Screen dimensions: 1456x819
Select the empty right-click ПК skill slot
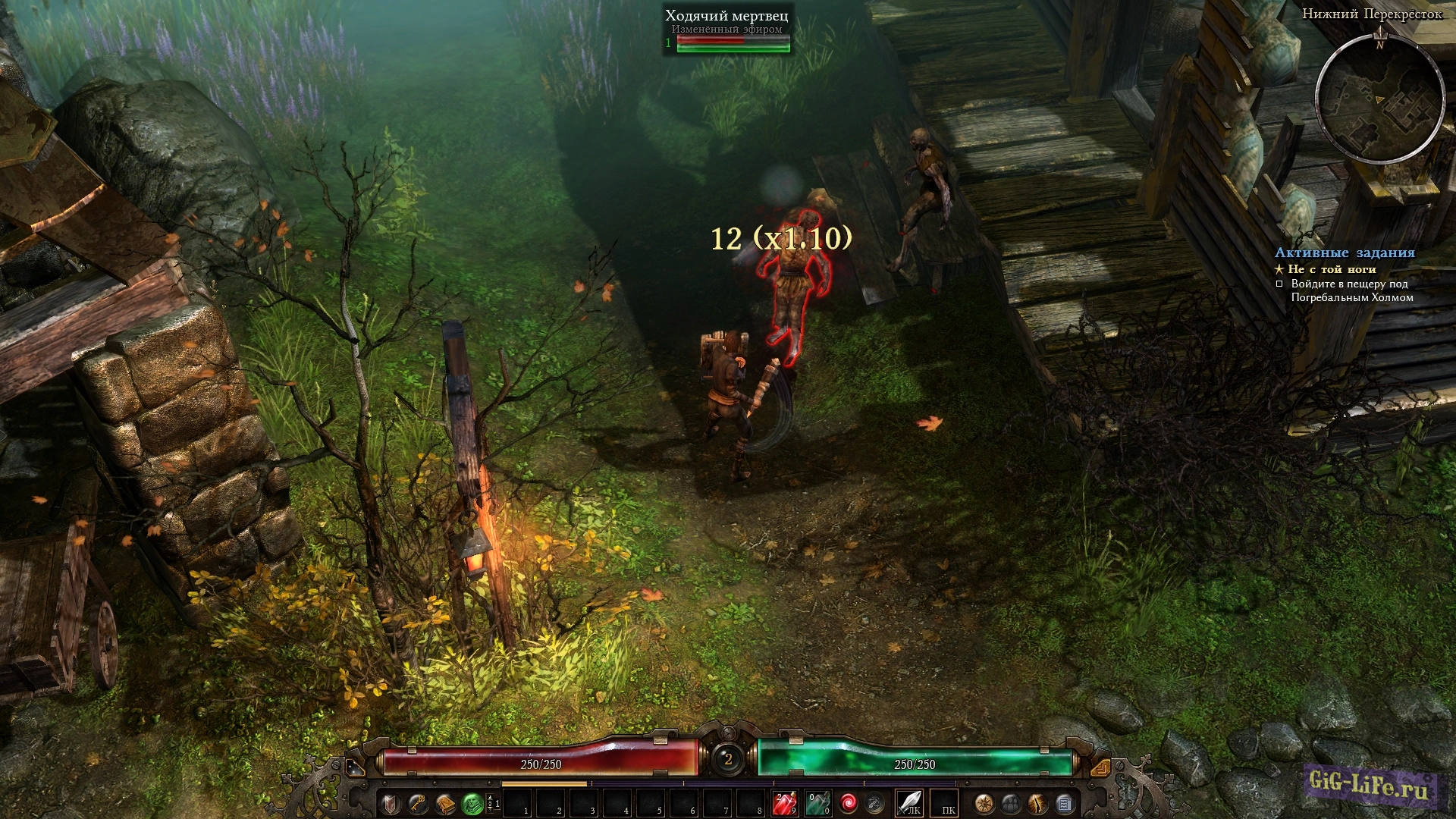point(944,803)
